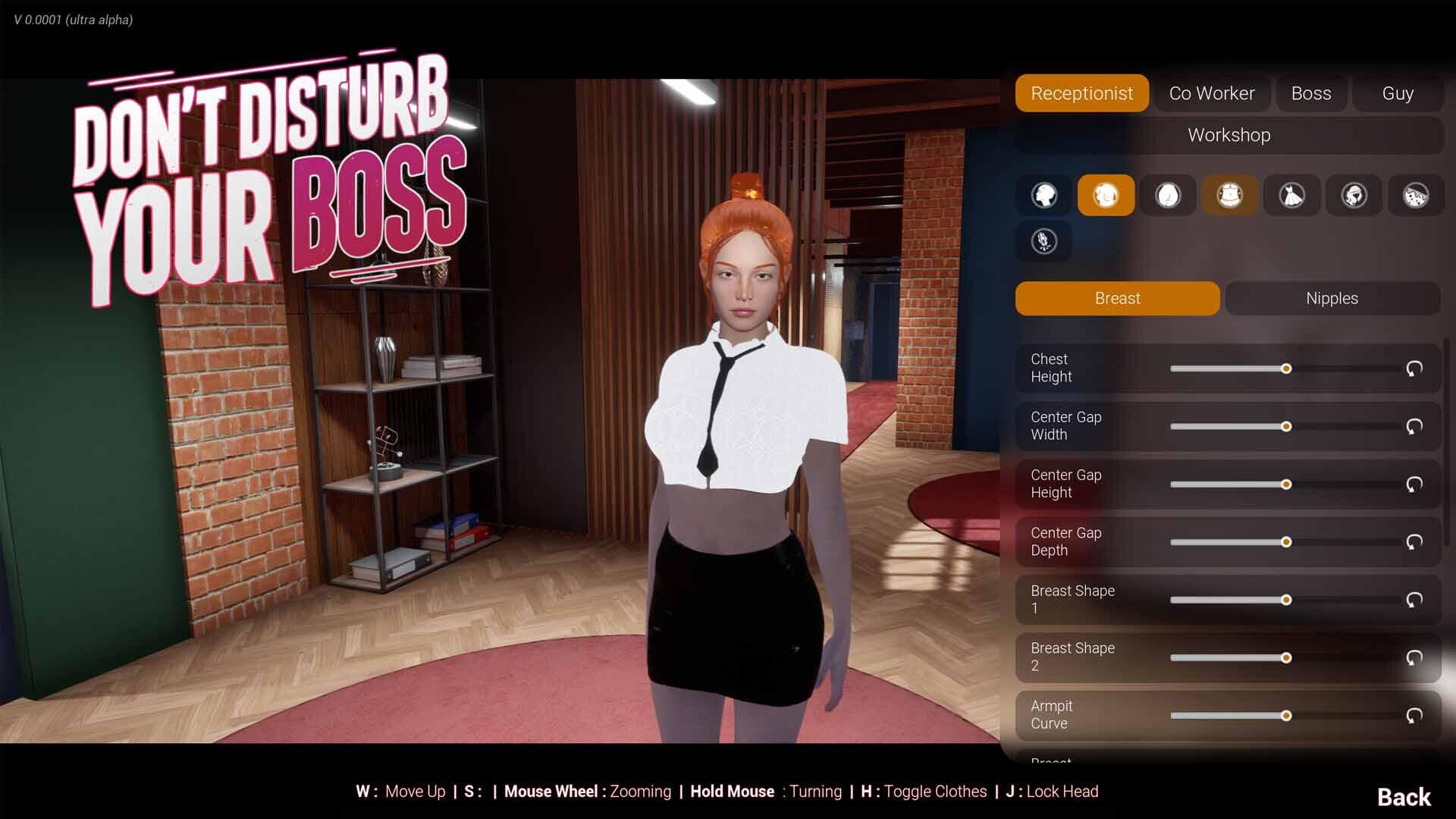Select the Receptionist character tab
Image resolution: width=1456 pixels, height=819 pixels.
[1081, 93]
